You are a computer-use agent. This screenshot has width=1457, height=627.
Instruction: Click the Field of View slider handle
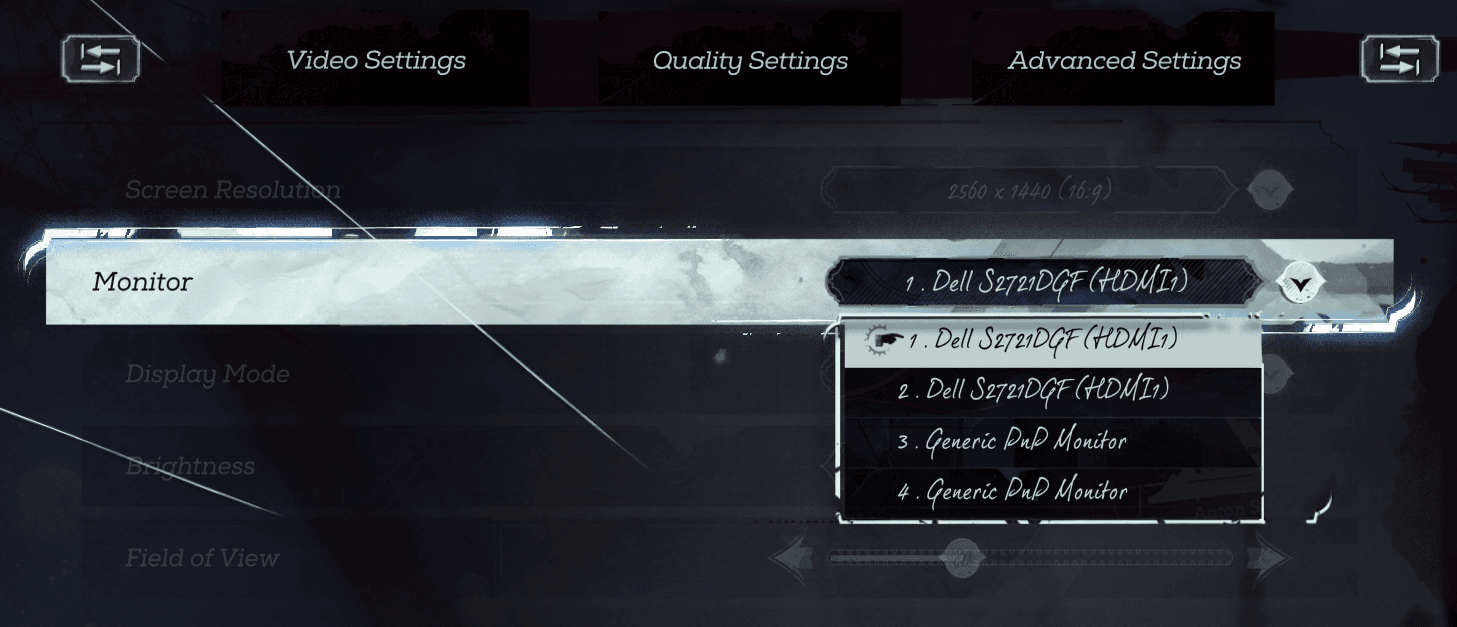tap(963, 557)
